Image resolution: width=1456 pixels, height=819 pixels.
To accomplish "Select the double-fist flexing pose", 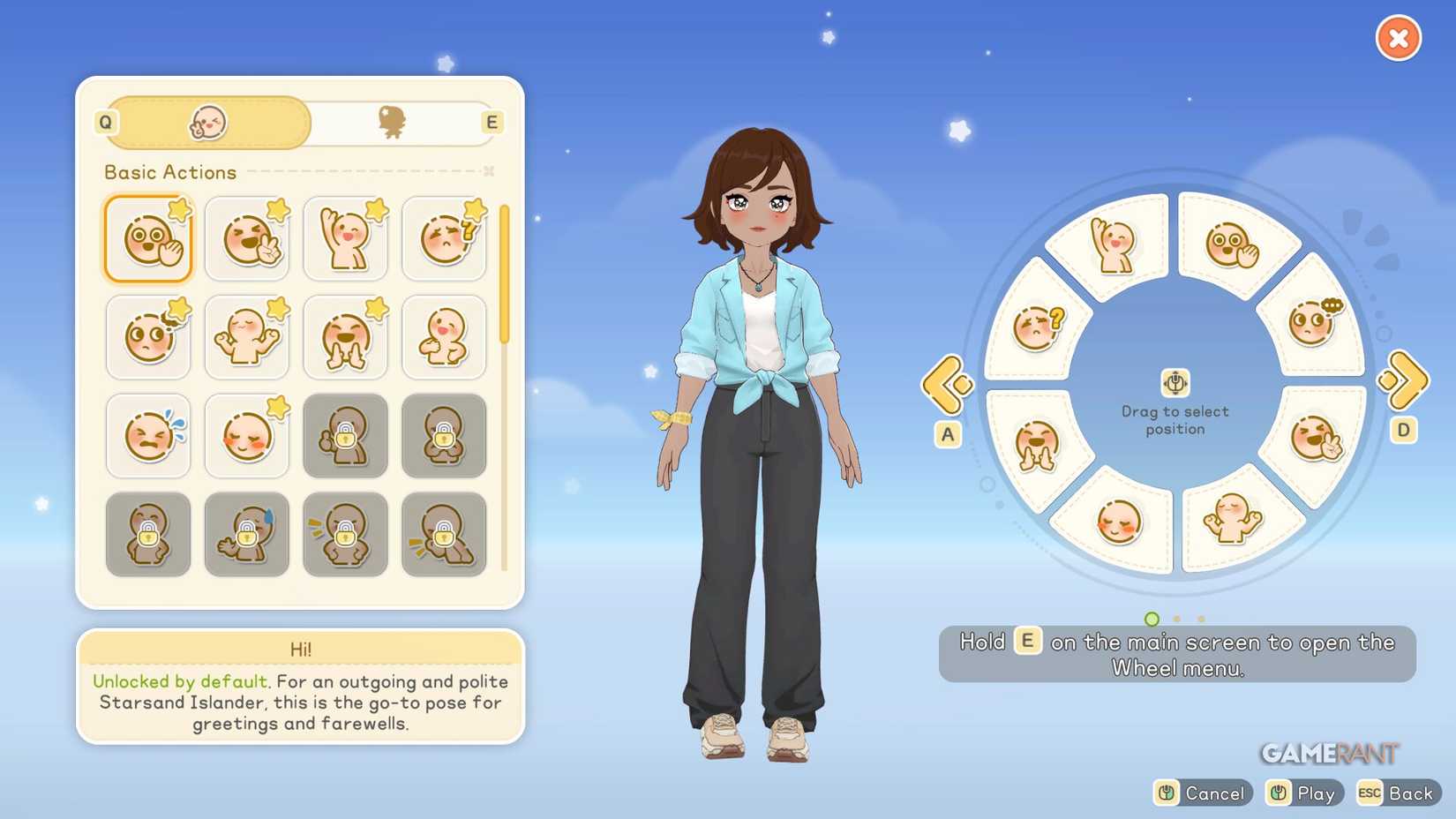I will [247, 337].
